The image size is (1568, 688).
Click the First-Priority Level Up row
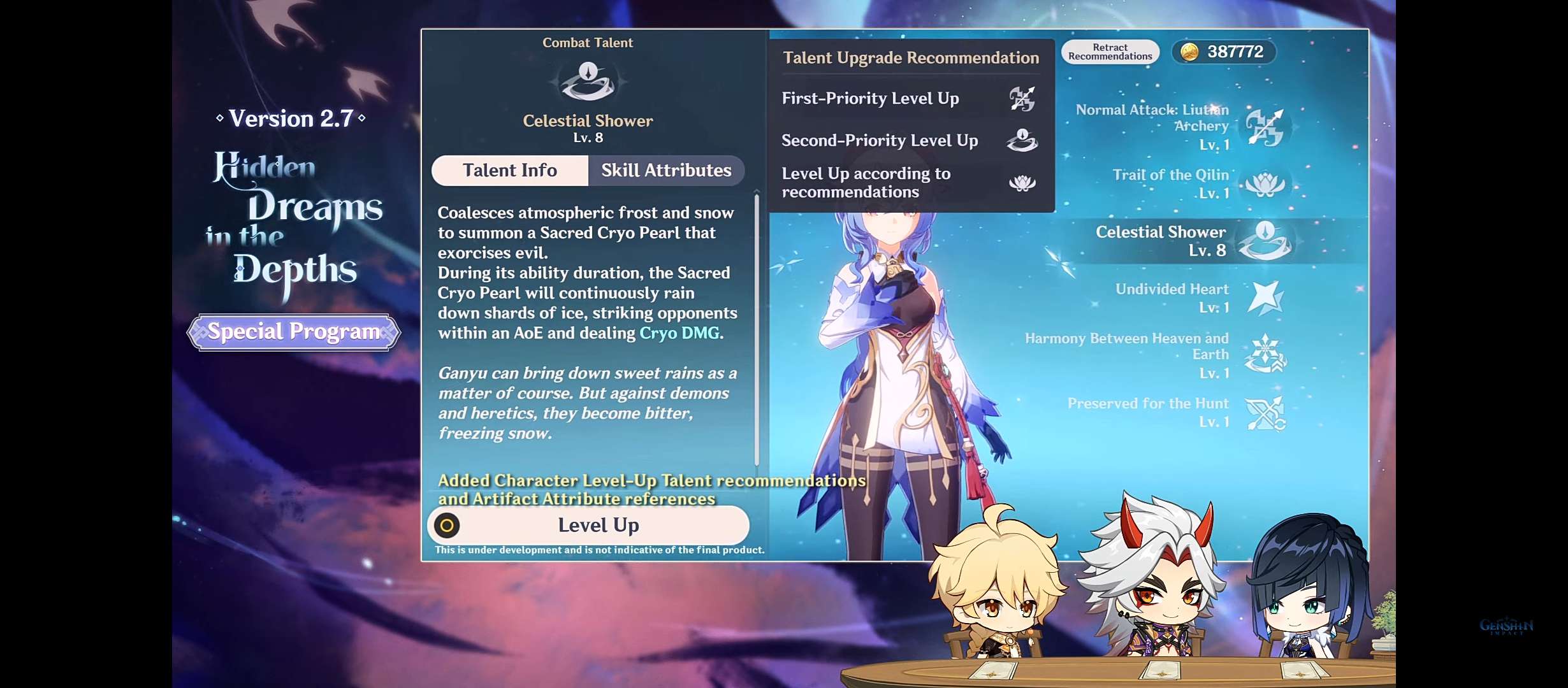pyautogui.click(x=910, y=99)
